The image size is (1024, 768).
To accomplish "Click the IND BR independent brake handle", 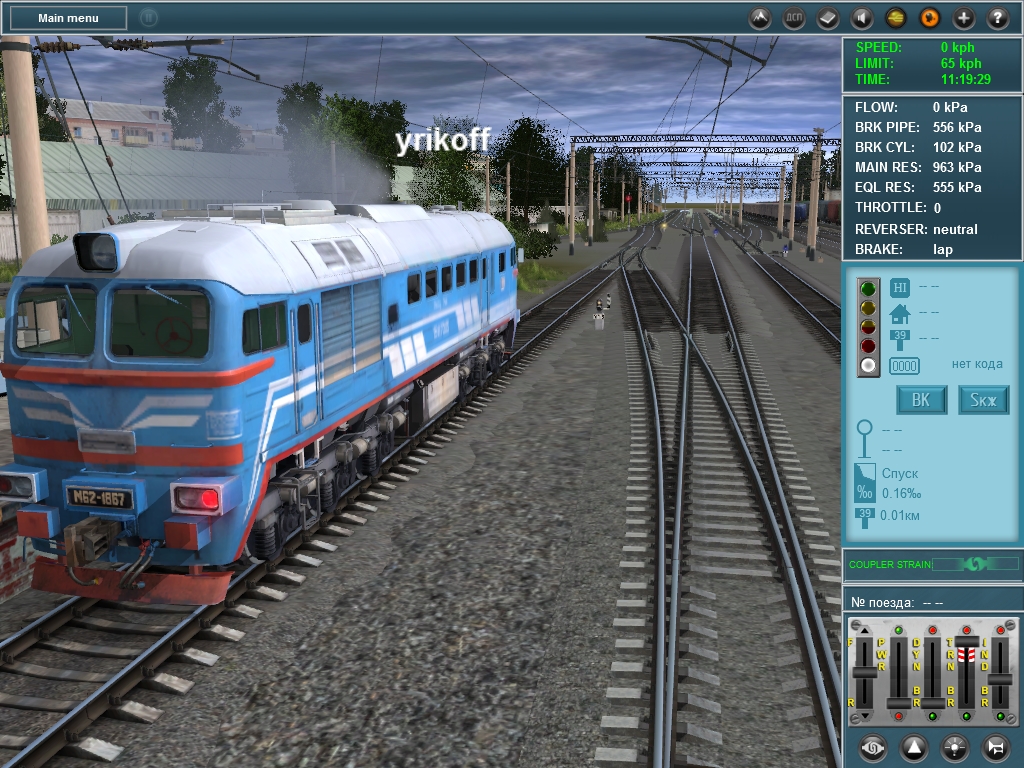I will tap(999, 680).
